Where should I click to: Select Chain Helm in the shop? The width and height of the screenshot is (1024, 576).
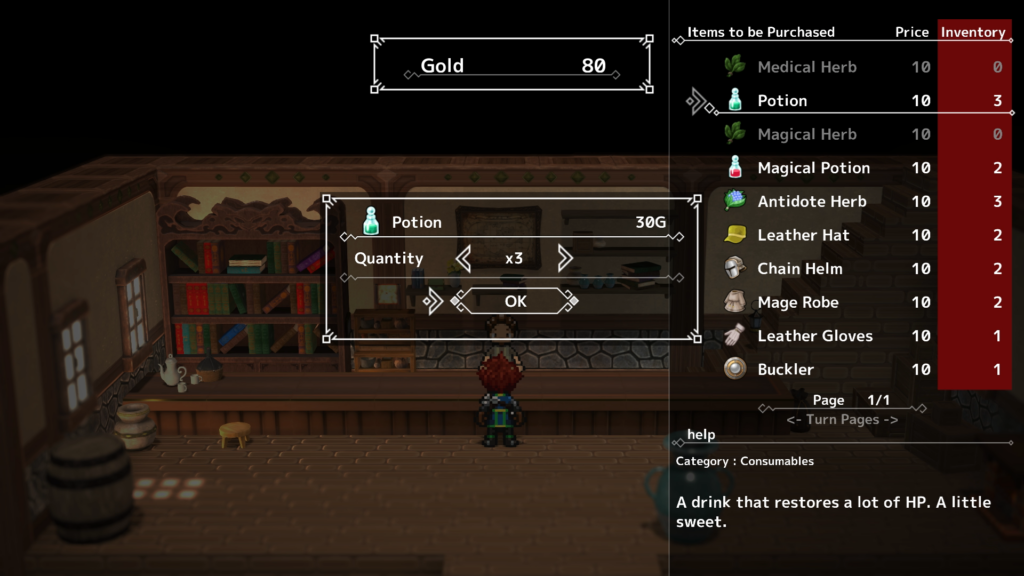point(799,269)
